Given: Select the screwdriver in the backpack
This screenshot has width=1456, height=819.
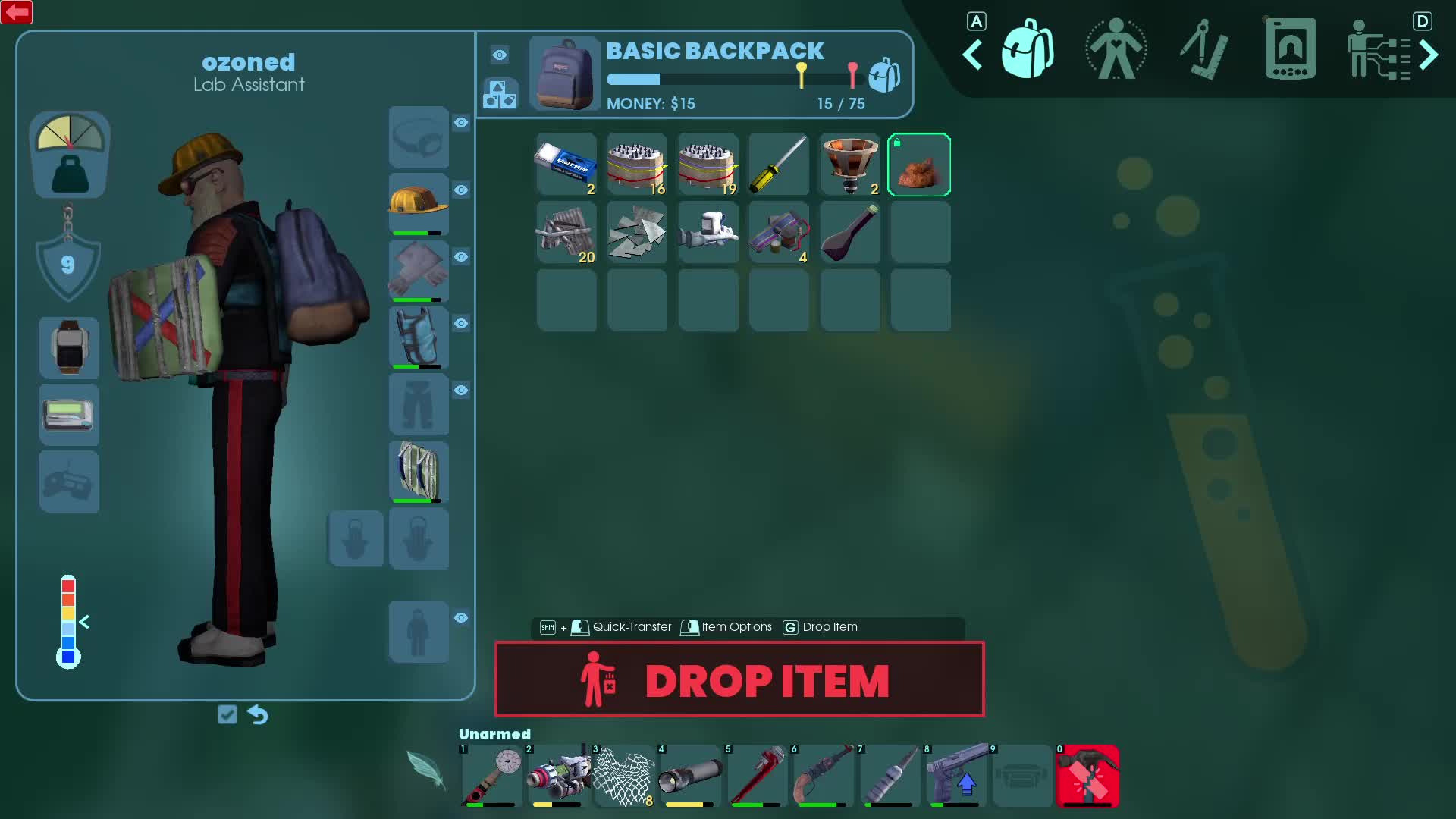Looking at the screenshot, I should click(779, 165).
